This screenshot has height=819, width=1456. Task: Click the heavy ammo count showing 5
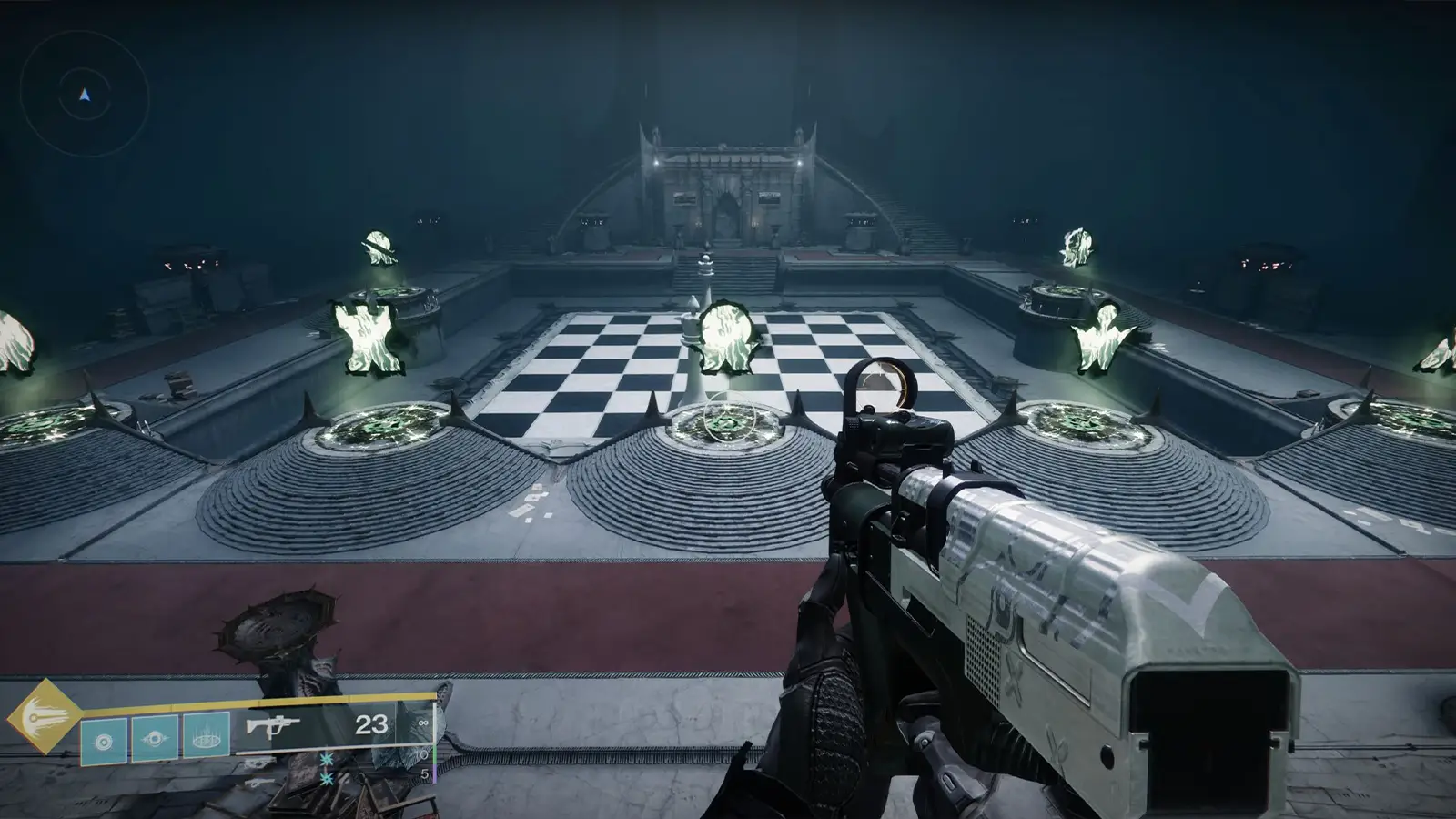coord(423,773)
